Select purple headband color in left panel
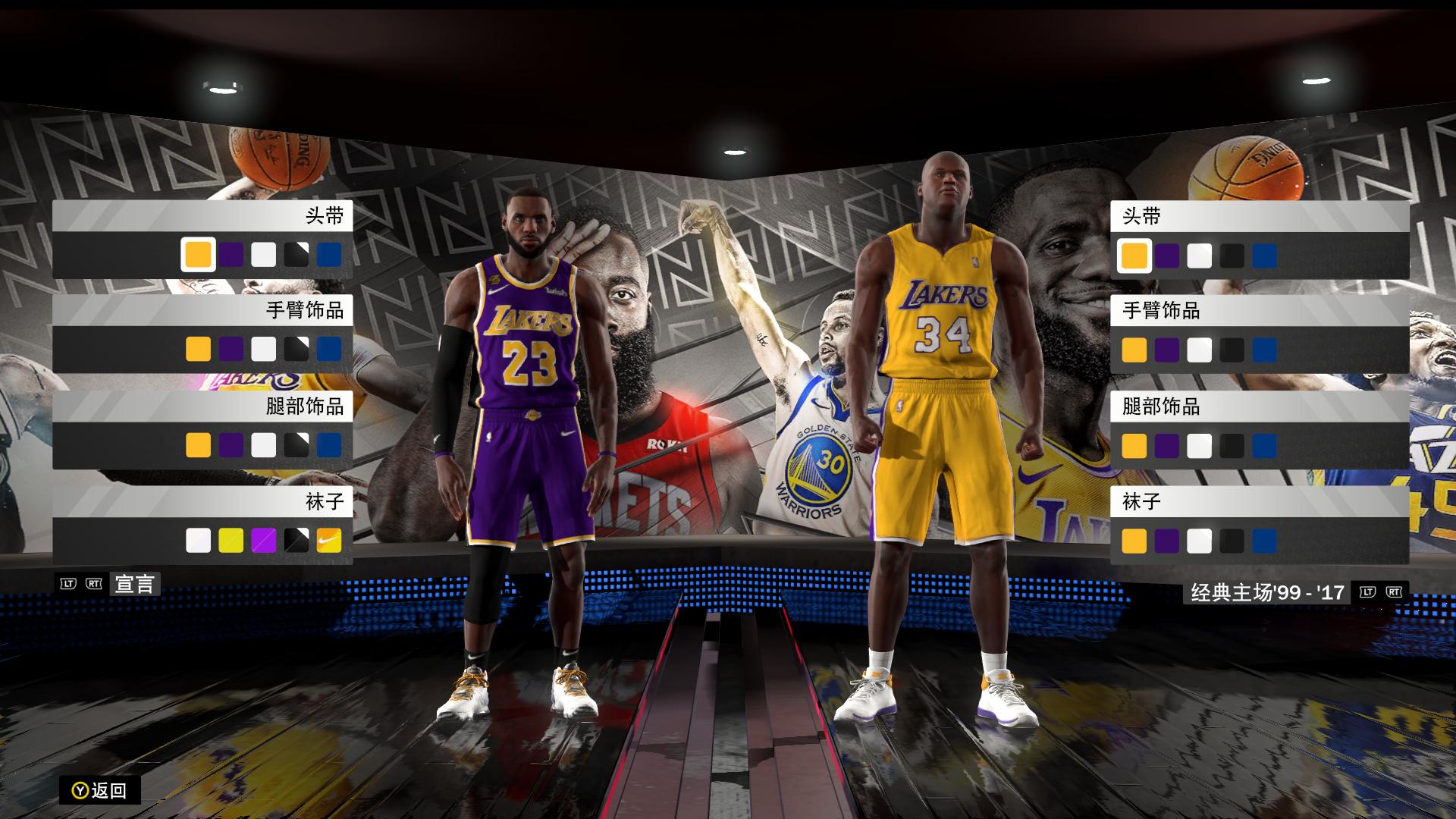Screen dimensions: 1456x819 click(231, 254)
